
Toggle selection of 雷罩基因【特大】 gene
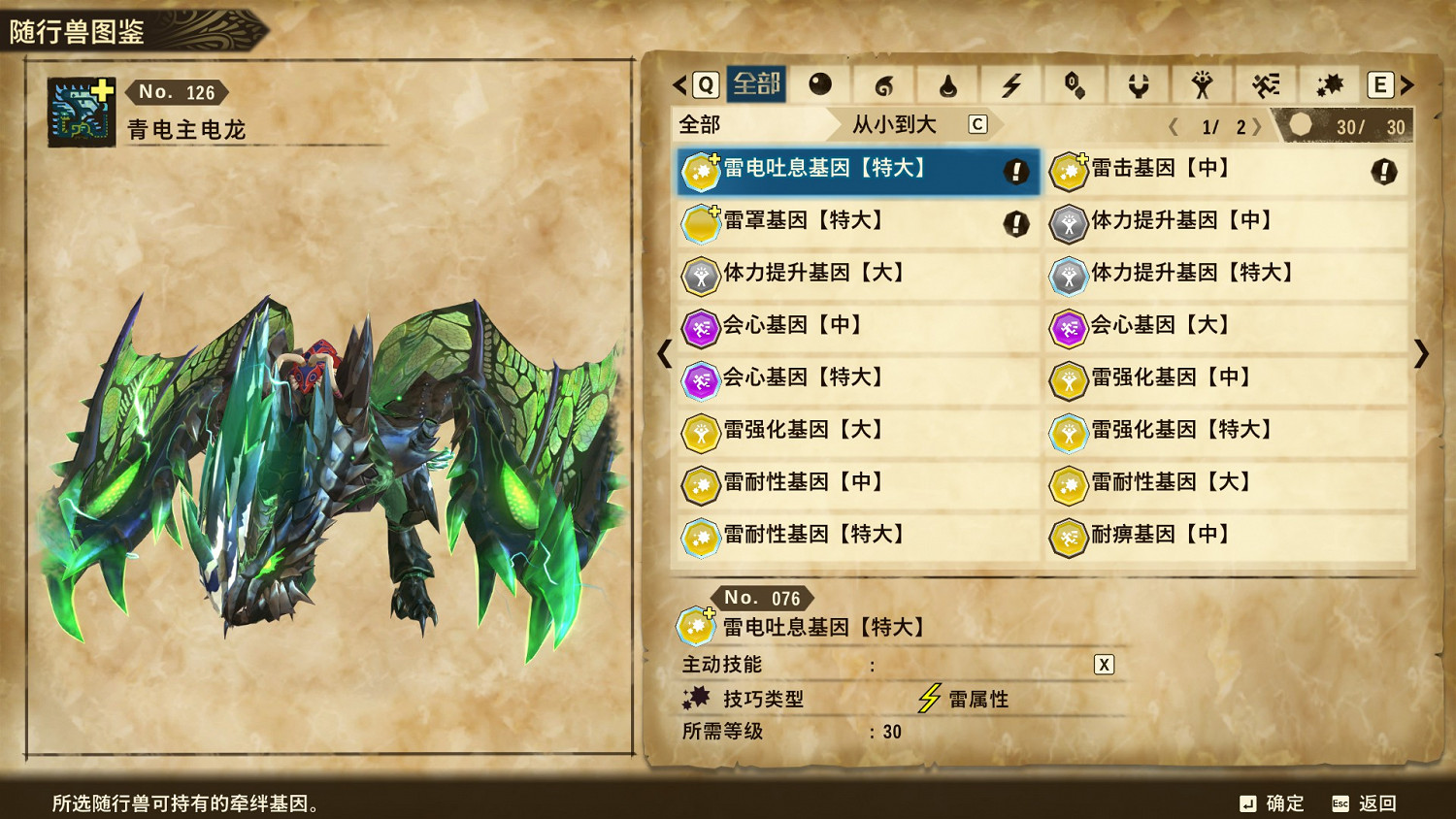(854, 222)
